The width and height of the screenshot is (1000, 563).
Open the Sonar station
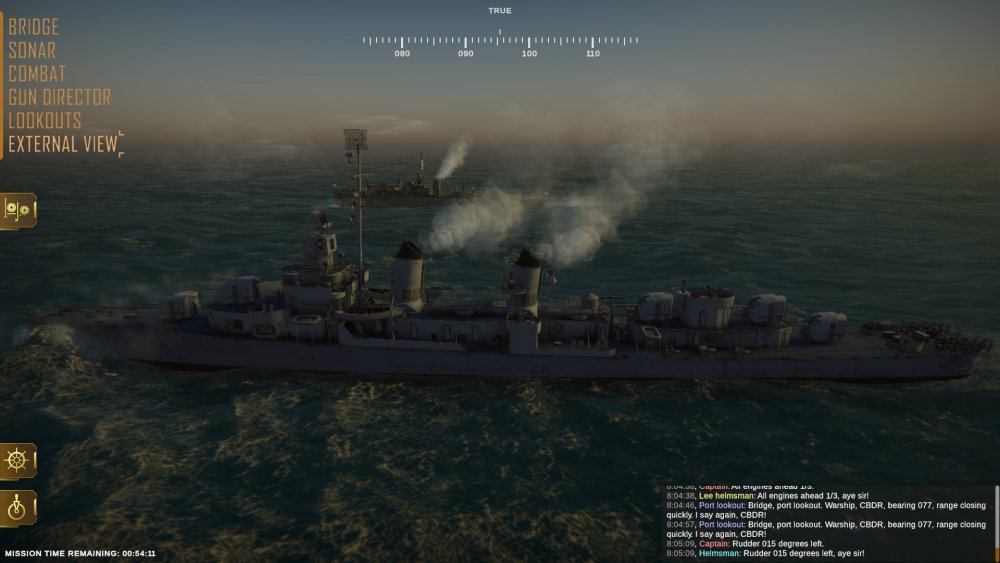pyautogui.click(x=32, y=50)
